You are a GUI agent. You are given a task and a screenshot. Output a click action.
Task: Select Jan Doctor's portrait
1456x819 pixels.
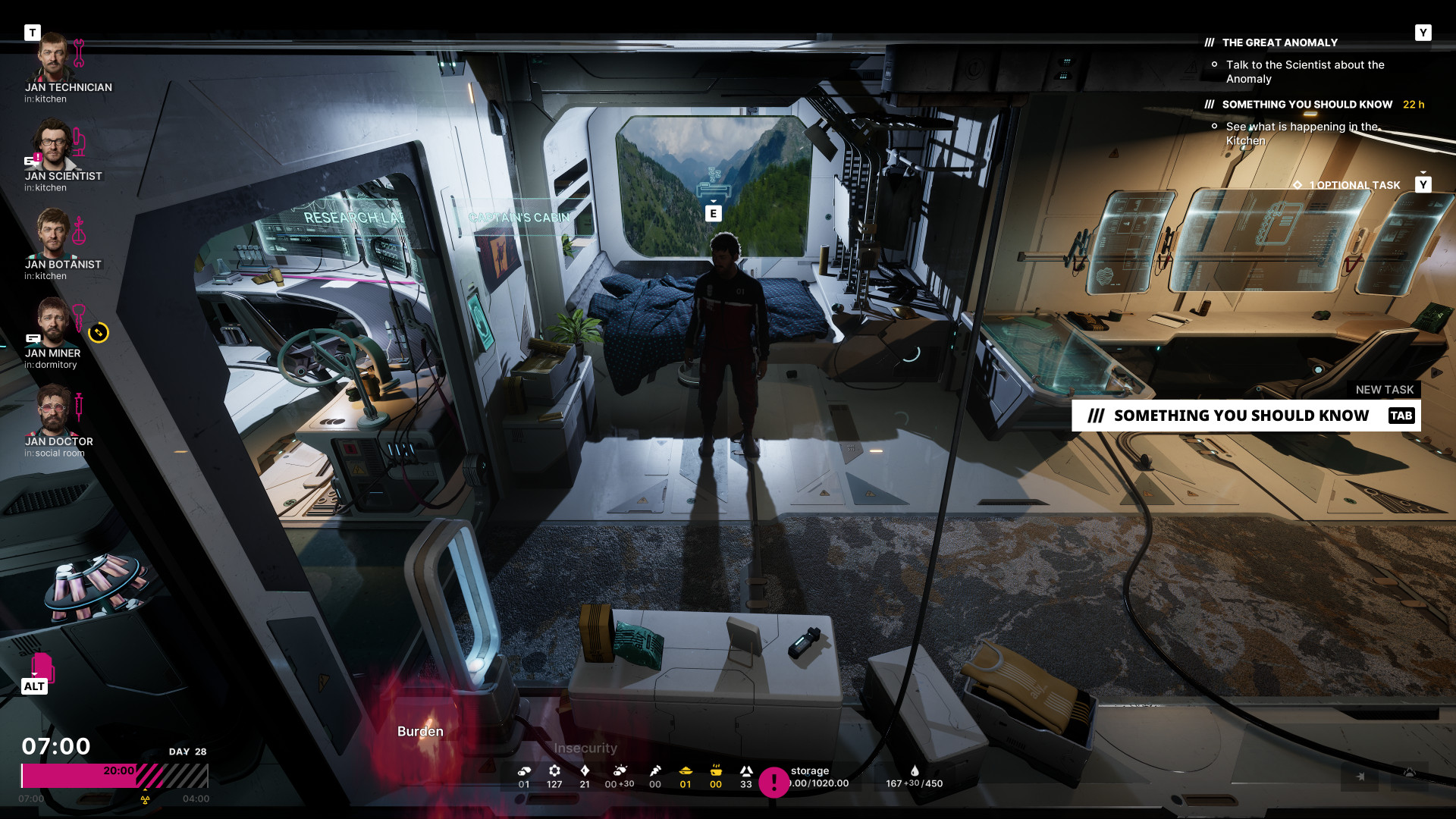[x=53, y=411]
